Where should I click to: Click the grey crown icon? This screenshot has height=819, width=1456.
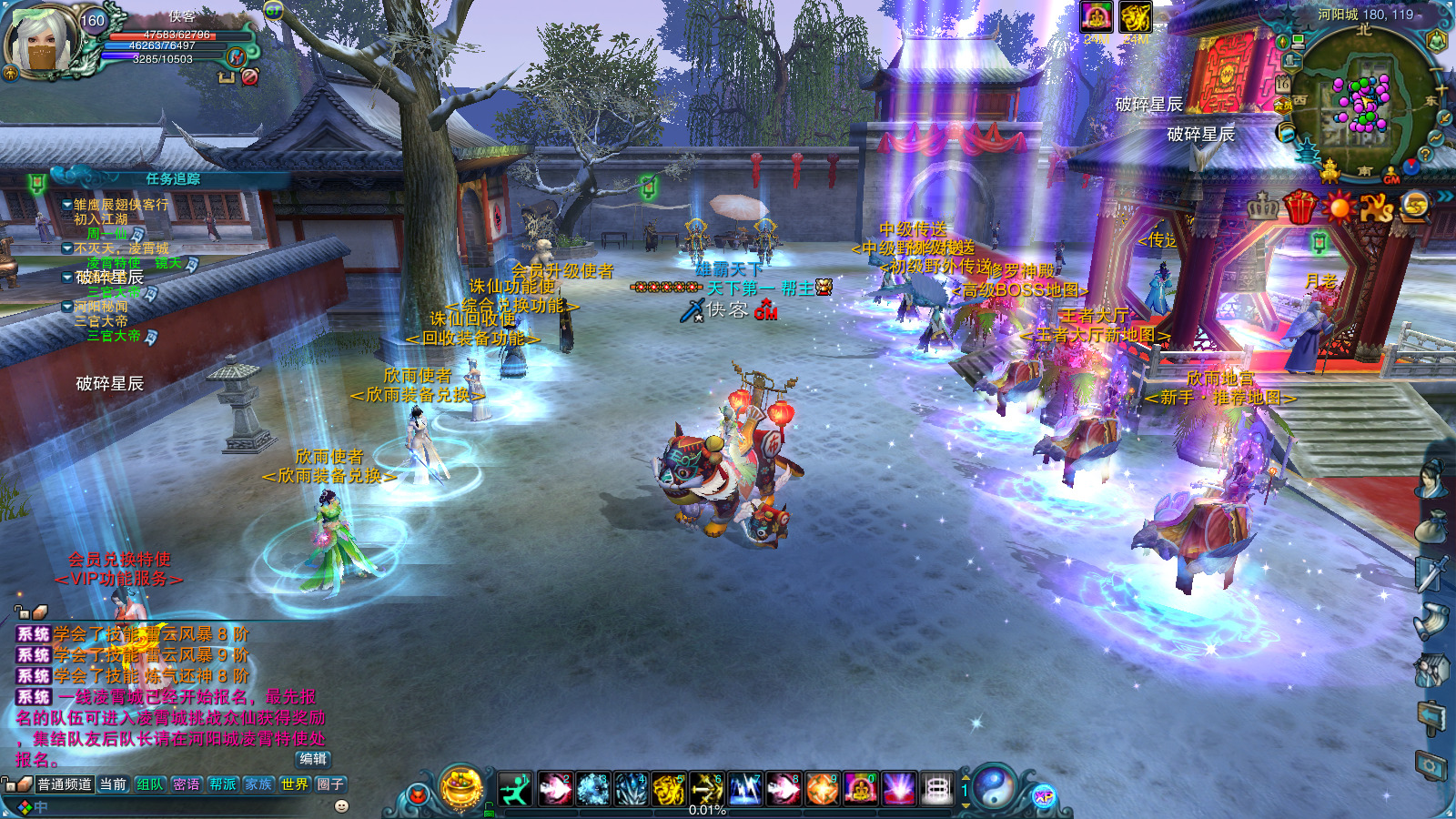[x=1262, y=208]
